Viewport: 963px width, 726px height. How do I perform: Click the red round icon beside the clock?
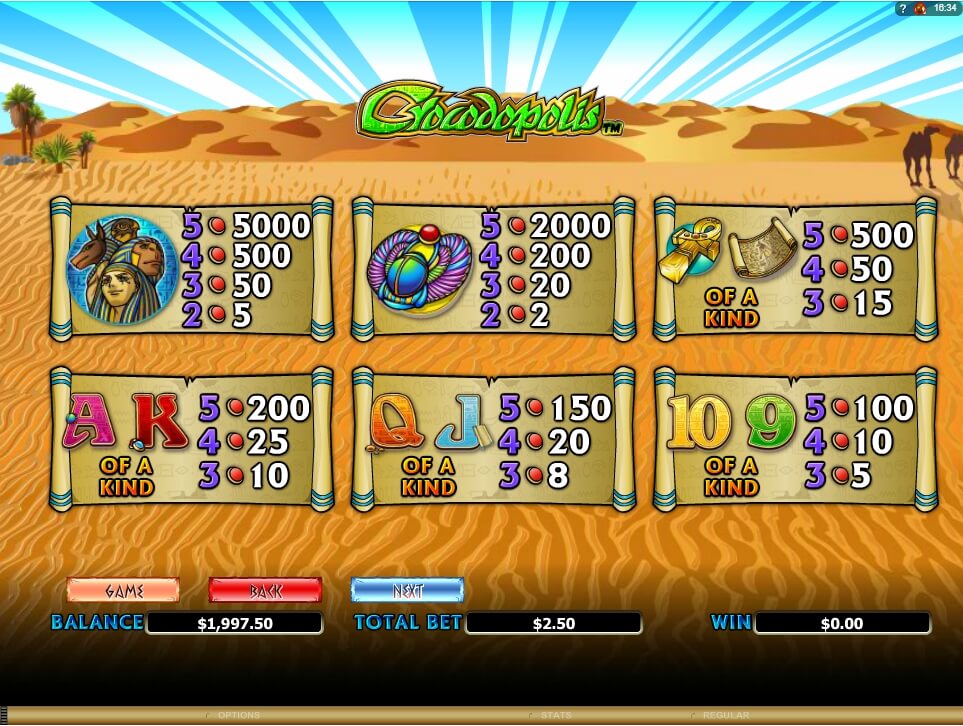[919, 8]
